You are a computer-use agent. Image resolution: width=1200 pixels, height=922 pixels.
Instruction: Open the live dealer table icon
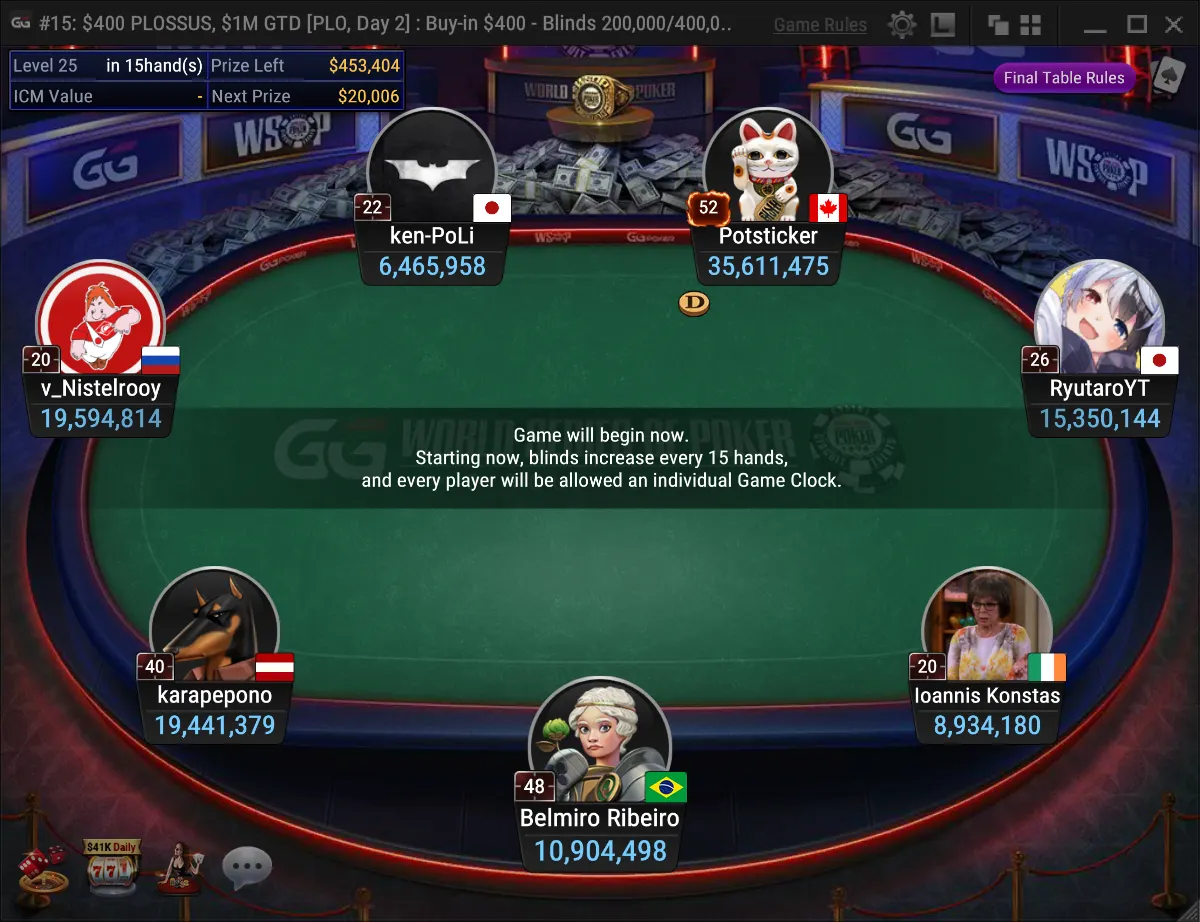pyautogui.click(x=176, y=868)
